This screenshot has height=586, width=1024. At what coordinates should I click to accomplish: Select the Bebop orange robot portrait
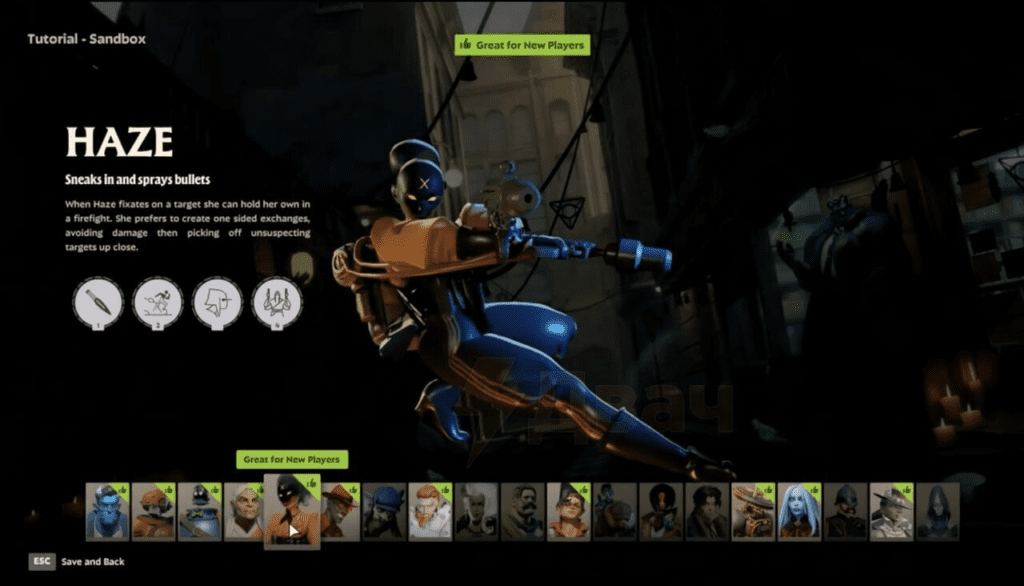(153, 512)
